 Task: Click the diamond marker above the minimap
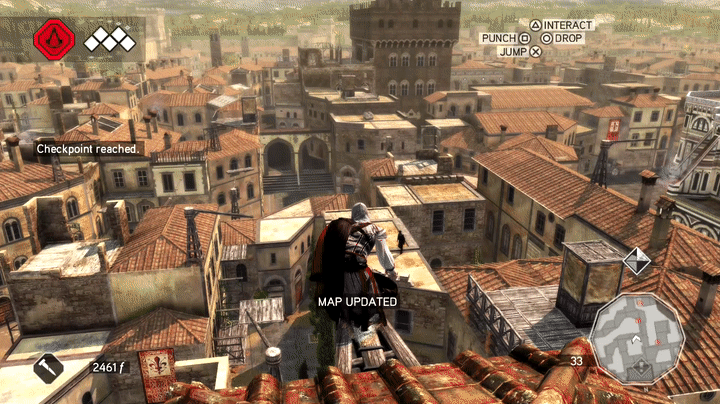point(636,262)
